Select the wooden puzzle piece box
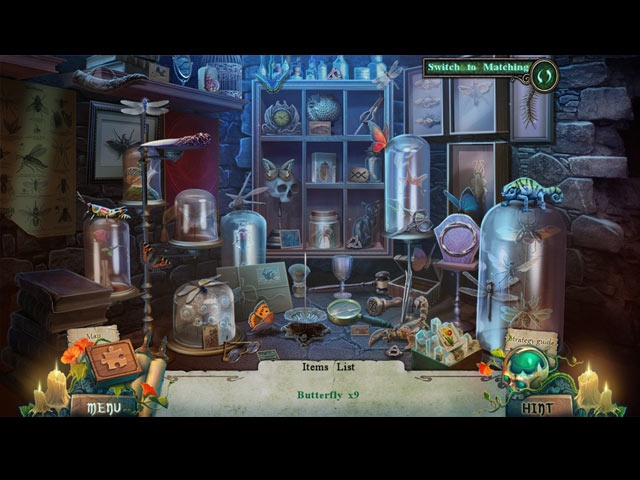 point(114,361)
